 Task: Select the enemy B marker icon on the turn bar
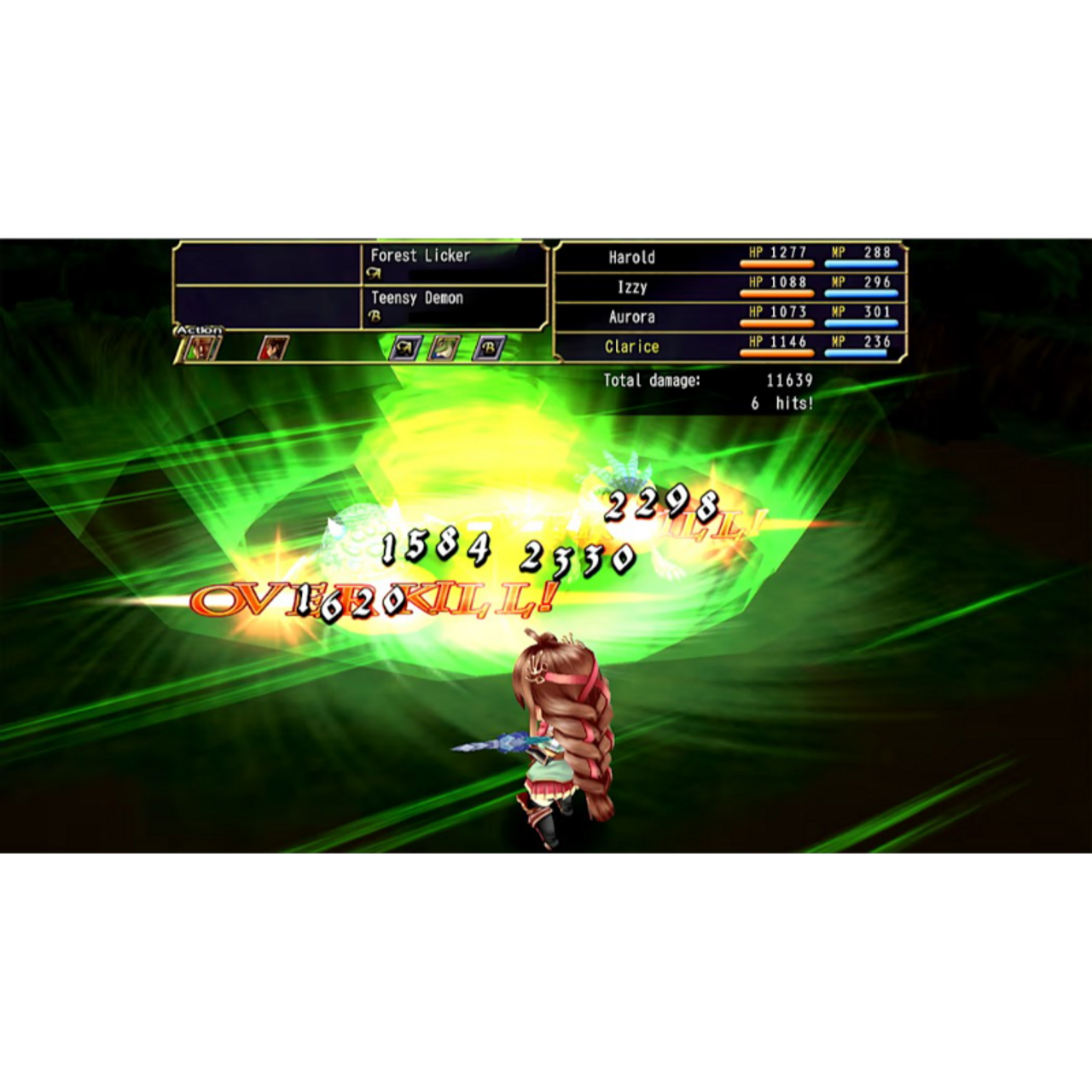(x=490, y=348)
